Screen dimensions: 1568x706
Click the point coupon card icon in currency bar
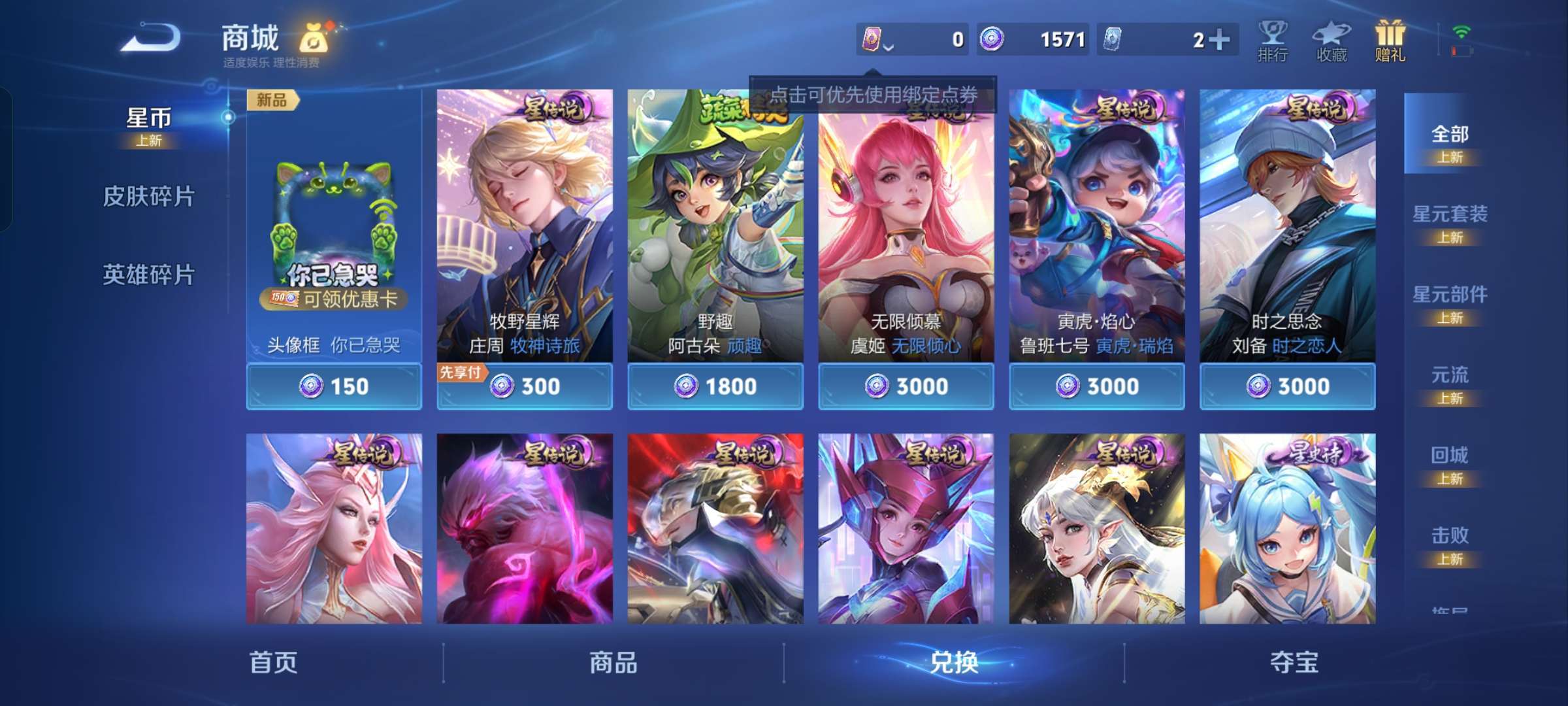point(874,39)
